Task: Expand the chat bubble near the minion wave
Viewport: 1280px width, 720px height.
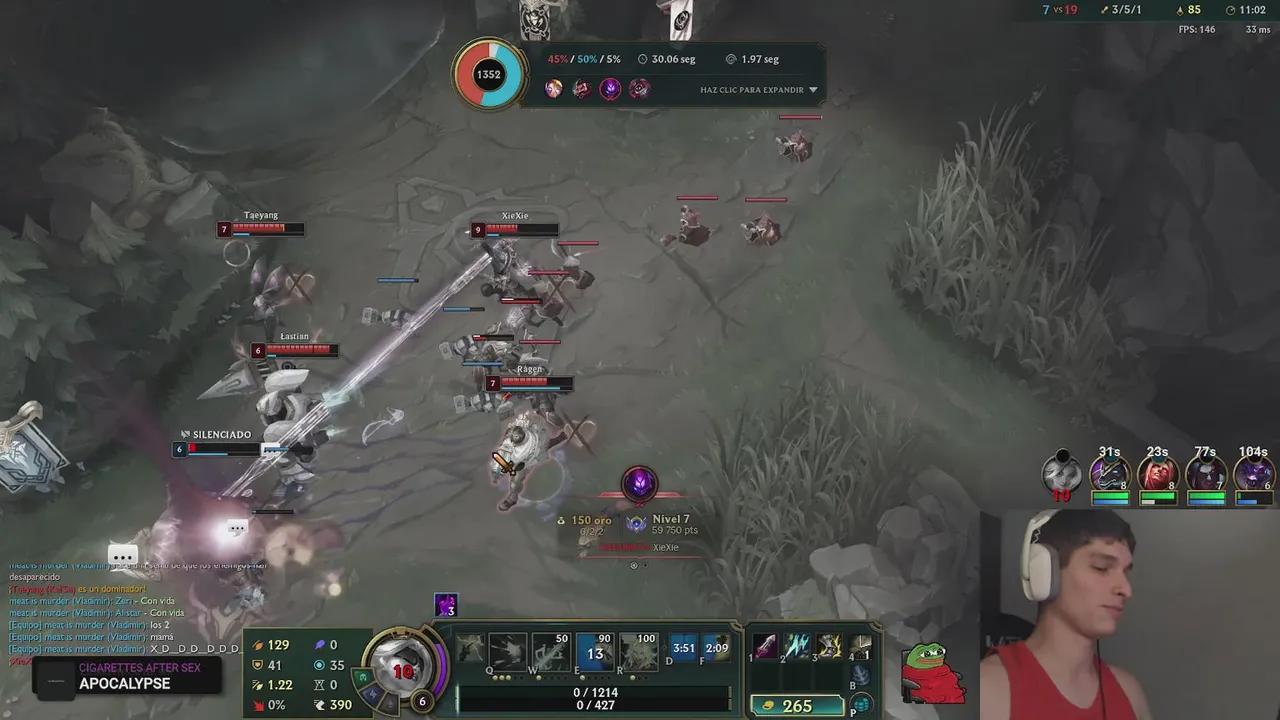Action: click(237, 528)
